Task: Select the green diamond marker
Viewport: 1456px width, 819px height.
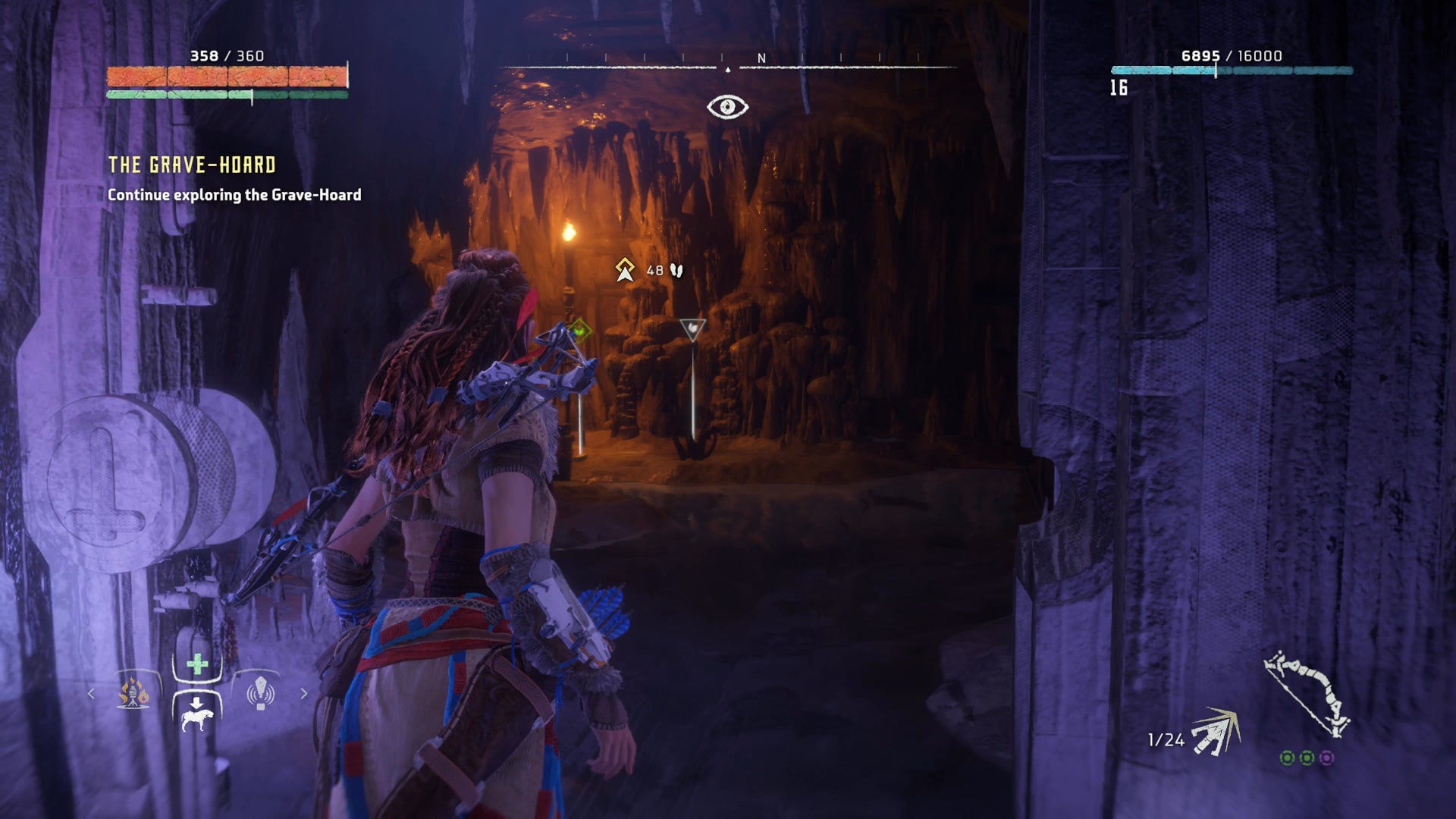Action: click(x=580, y=330)
